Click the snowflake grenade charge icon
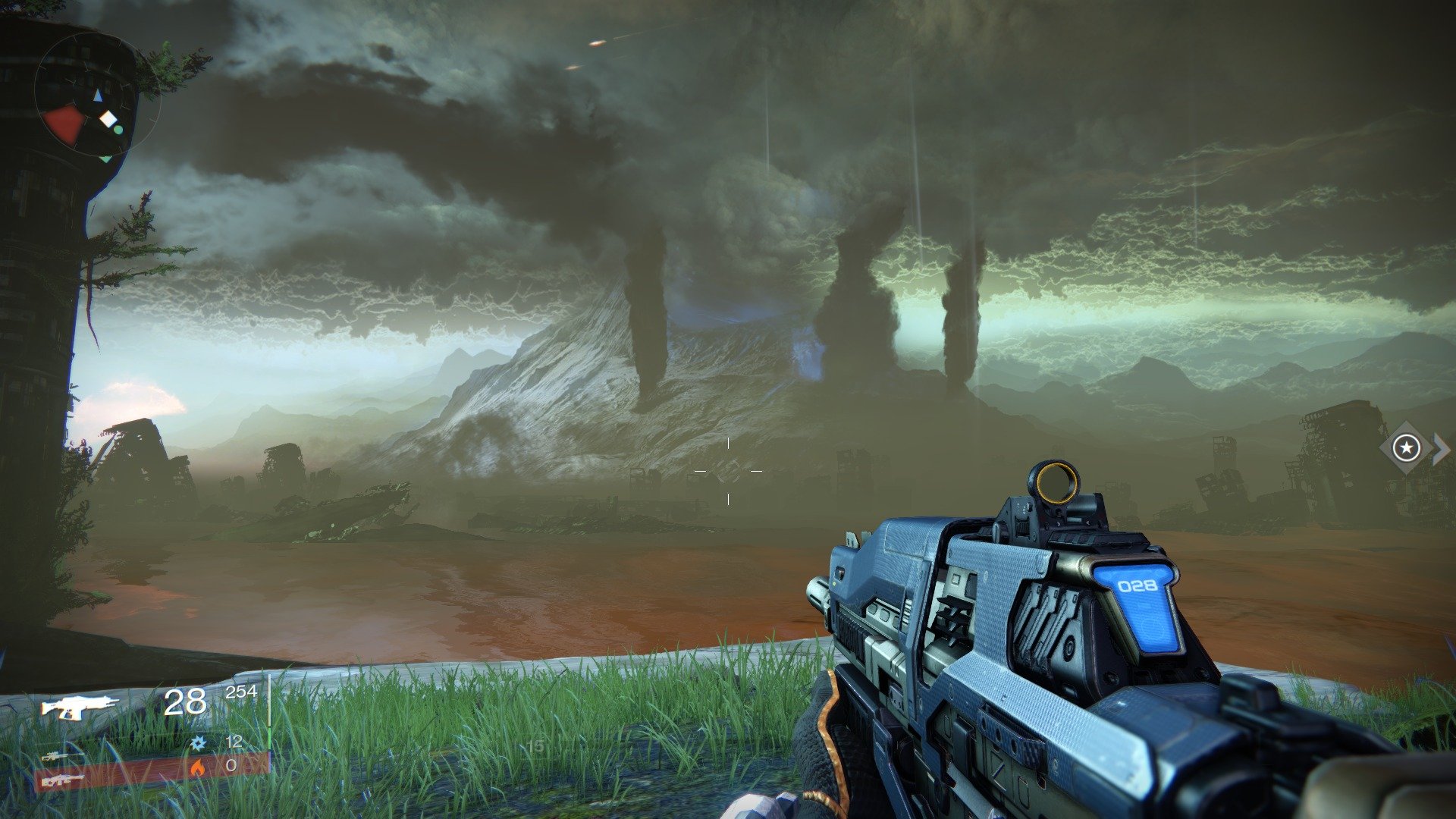The width and height of the screenshot is (1456, 819). [x=198, y=743]
